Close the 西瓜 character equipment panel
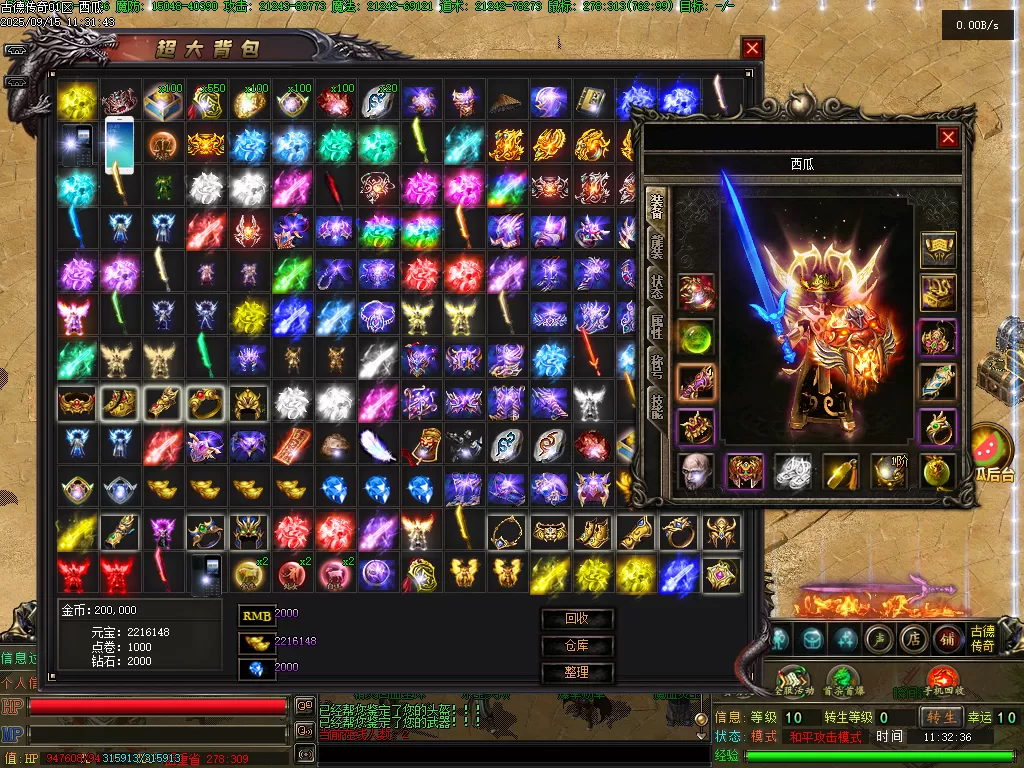 pos(948,138)
